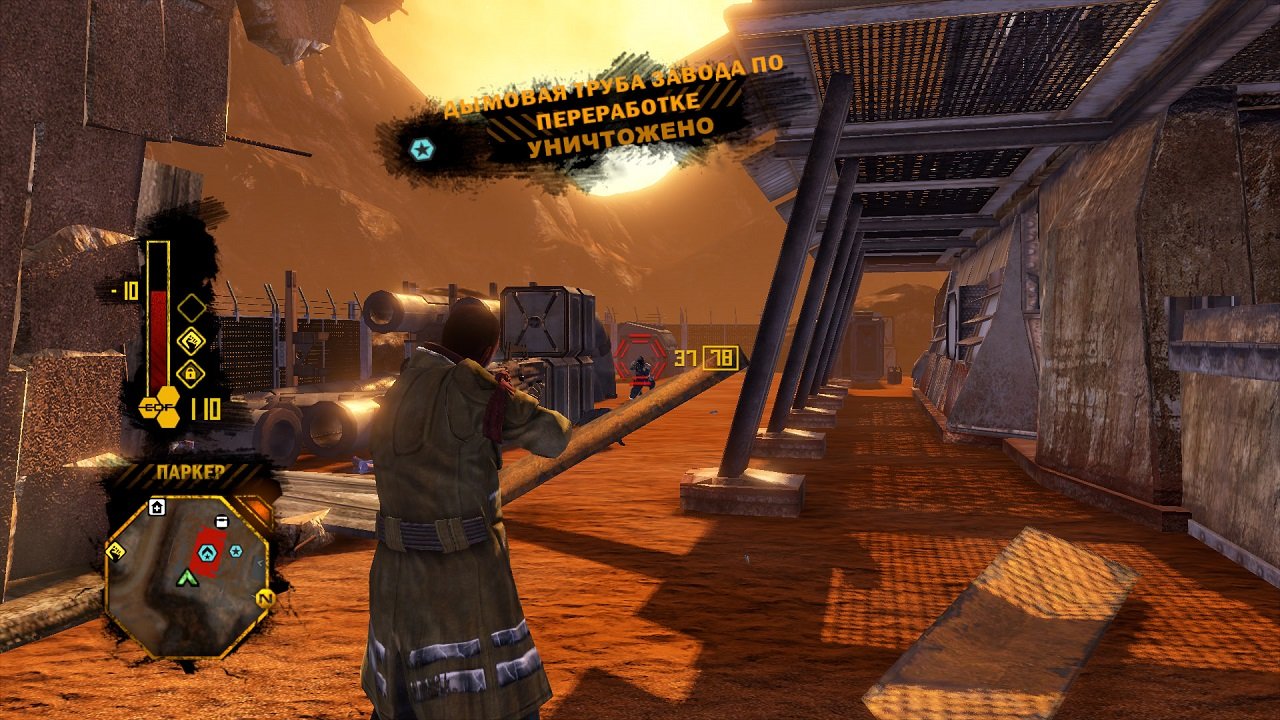Image resolution: width=1280 pixels, height=720 pixels.
Task: Click the white crate icon on the minimap
Action: [222, 522]
